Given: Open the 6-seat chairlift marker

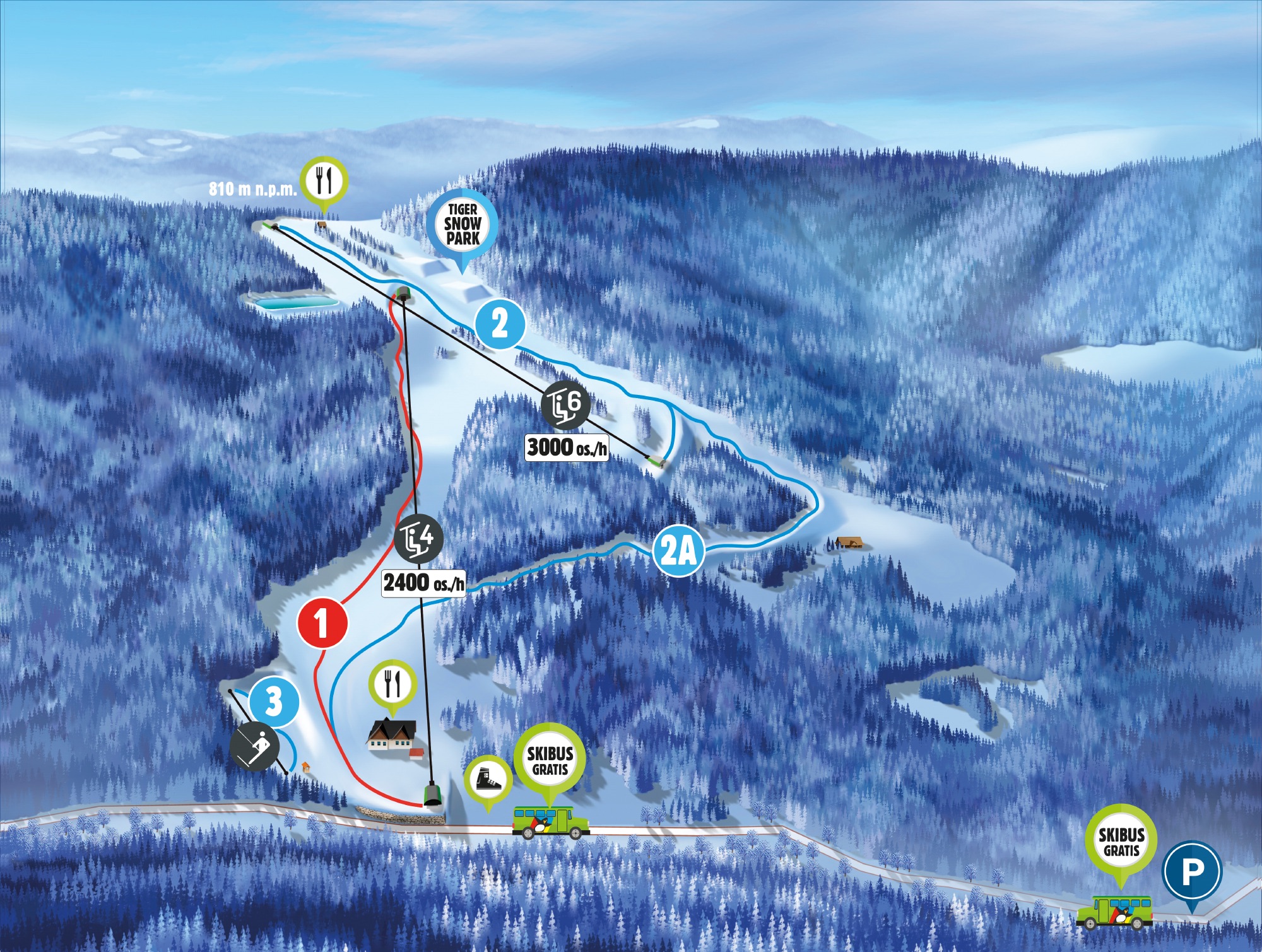Looking at the screenshot, I should point(566,404).
